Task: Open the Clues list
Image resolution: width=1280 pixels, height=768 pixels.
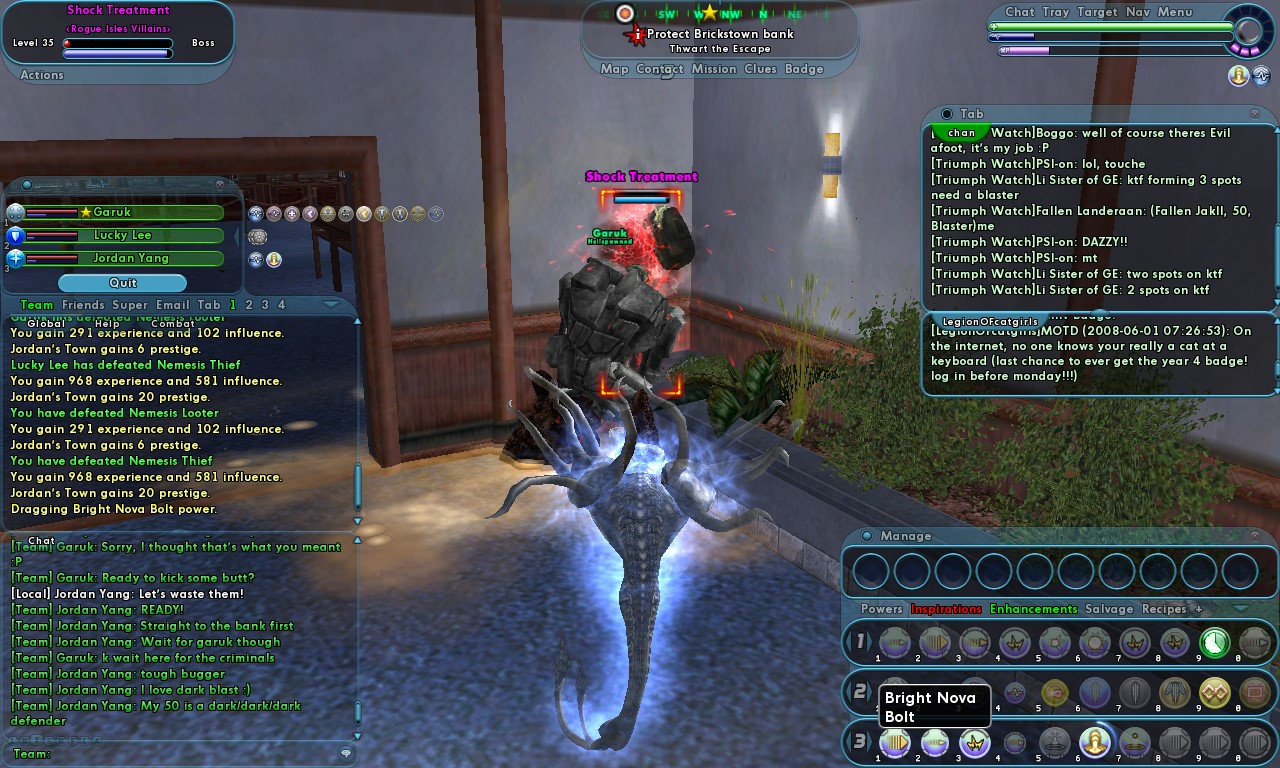Action: pos(760,69)
